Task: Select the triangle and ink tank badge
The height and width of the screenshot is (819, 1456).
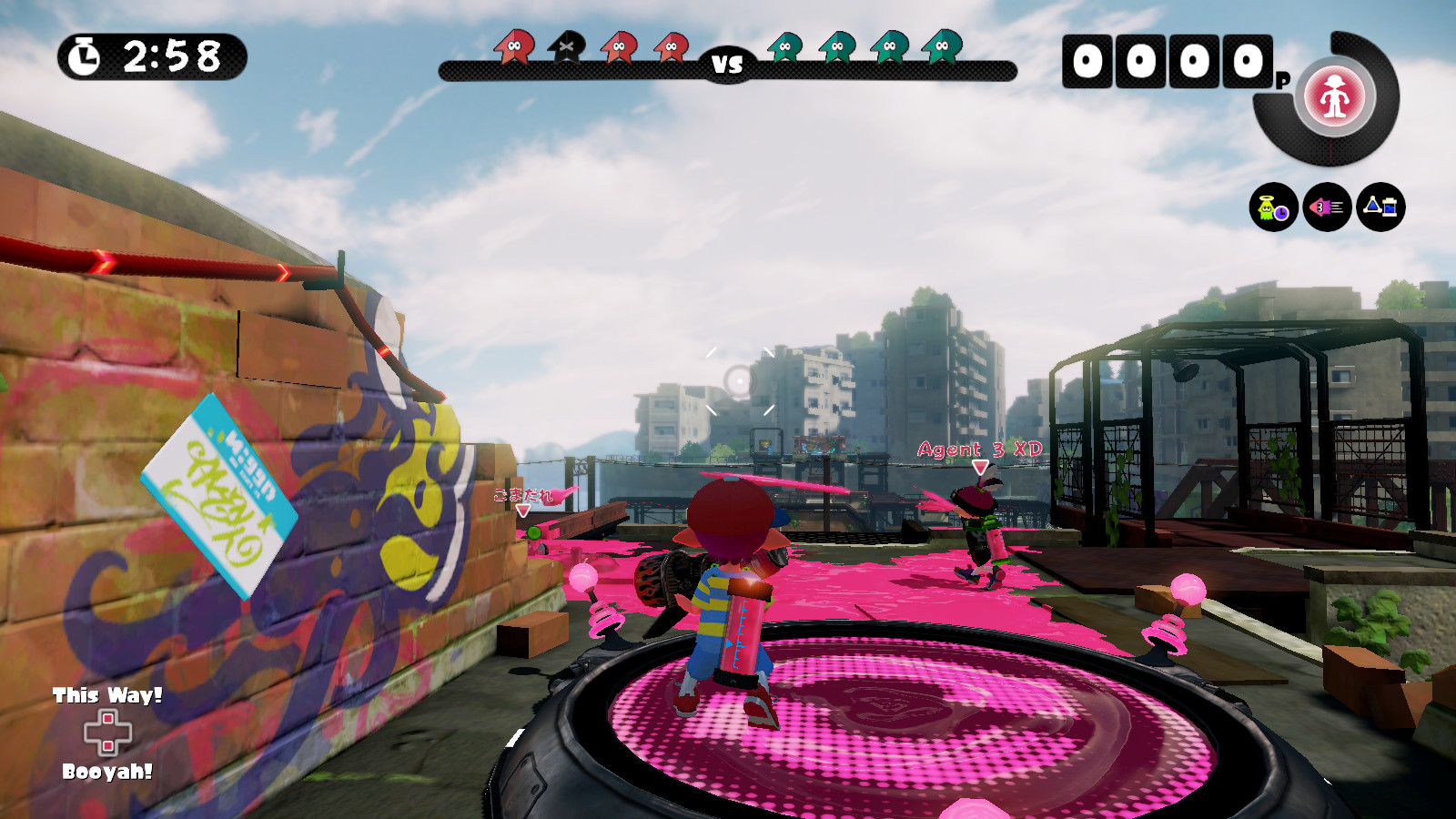Action: click(x=1381, y=207)
